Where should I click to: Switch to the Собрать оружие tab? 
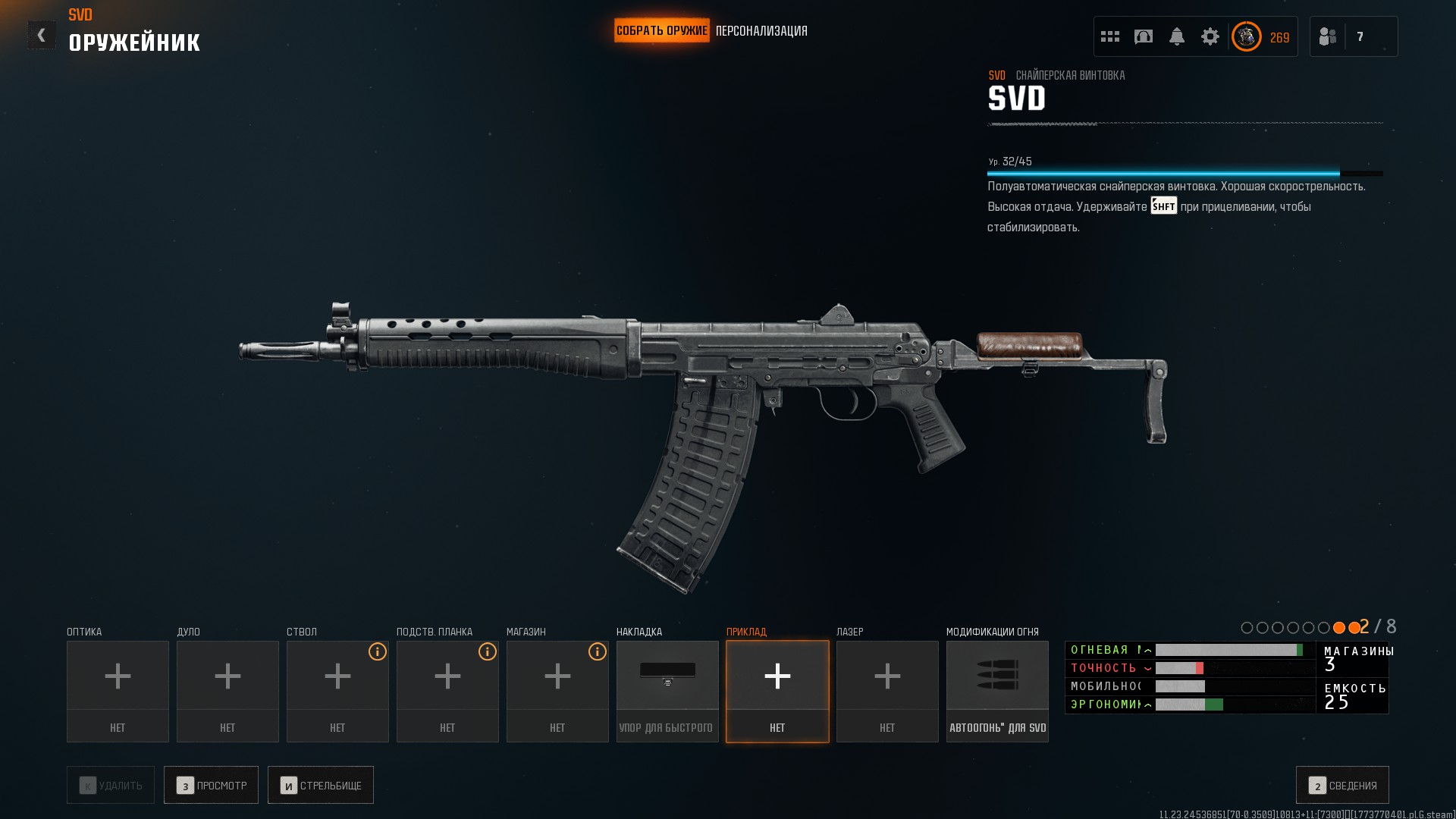661,31
